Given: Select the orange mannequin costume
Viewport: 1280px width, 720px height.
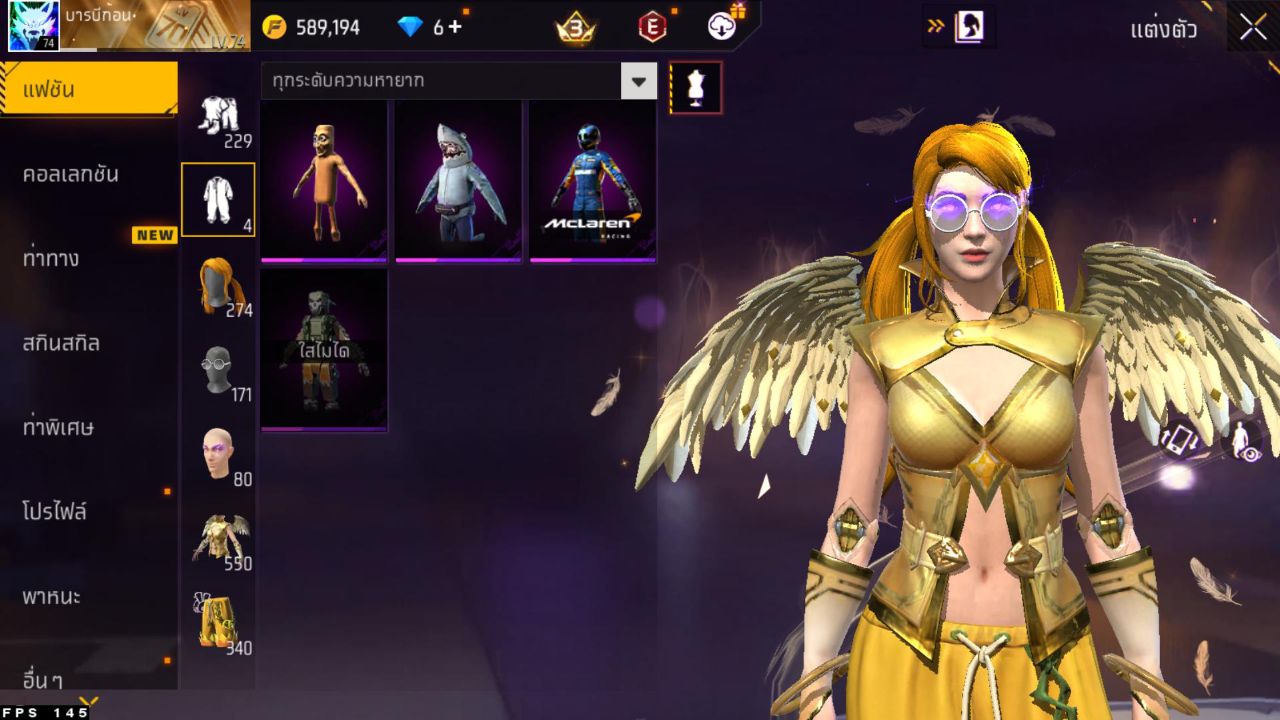Looking at the screenshot, I should 324,181.
